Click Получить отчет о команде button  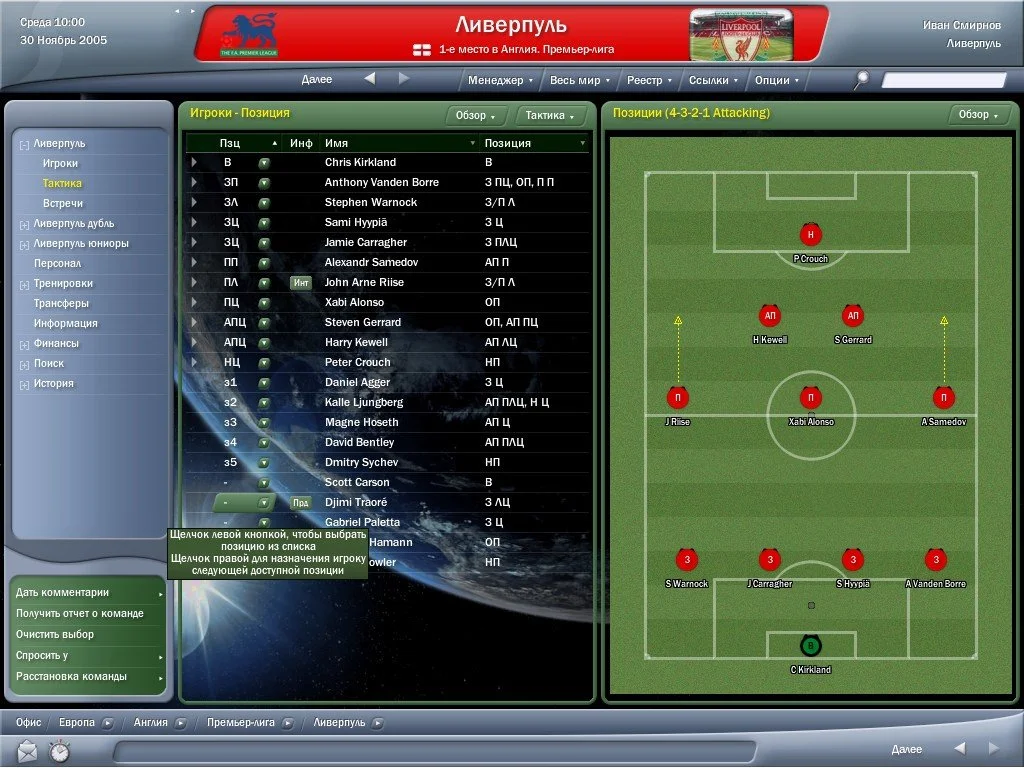pyautogui.click(x=80, y=614)
